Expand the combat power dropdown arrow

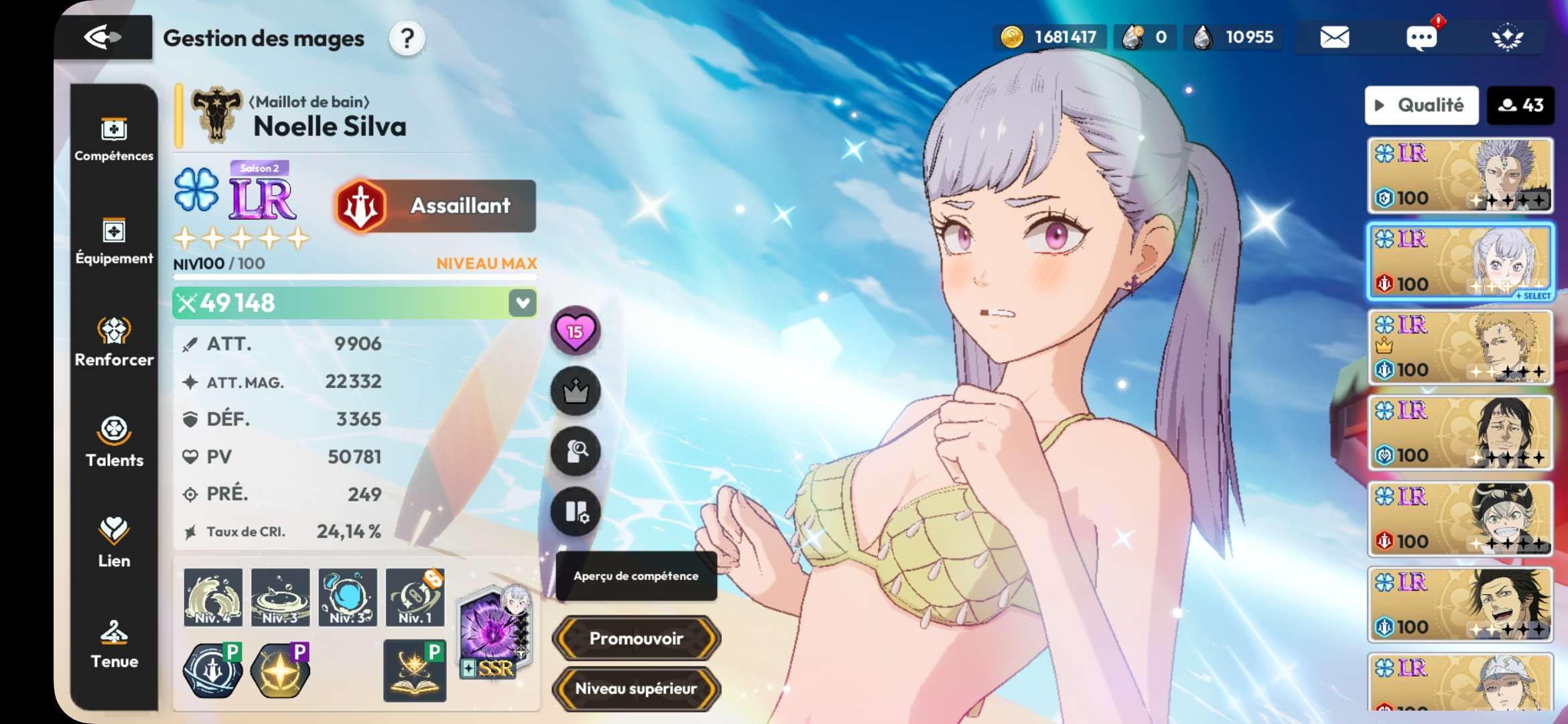tap(523, 303)
